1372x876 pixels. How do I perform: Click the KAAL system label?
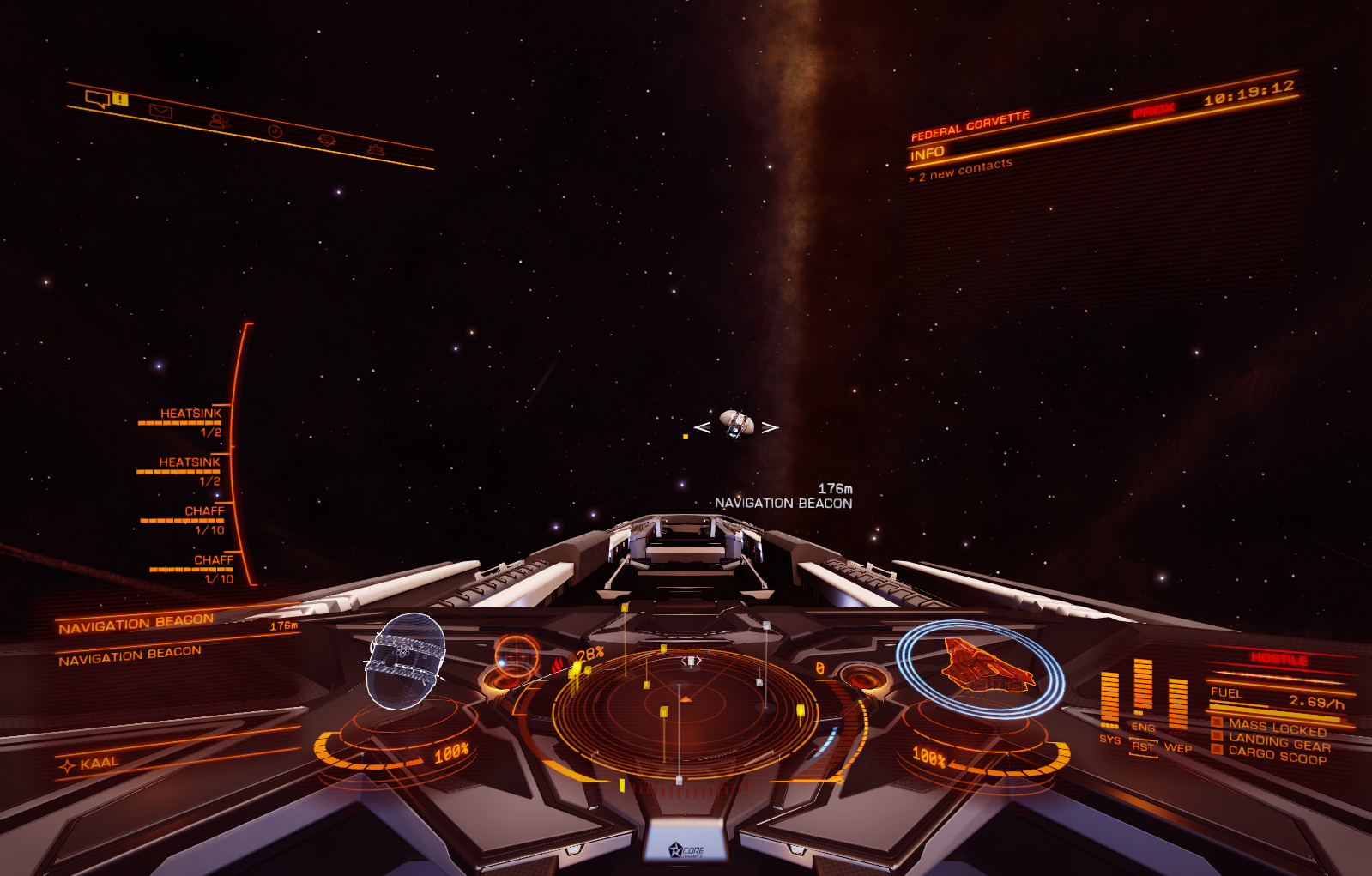coord(99,763)
